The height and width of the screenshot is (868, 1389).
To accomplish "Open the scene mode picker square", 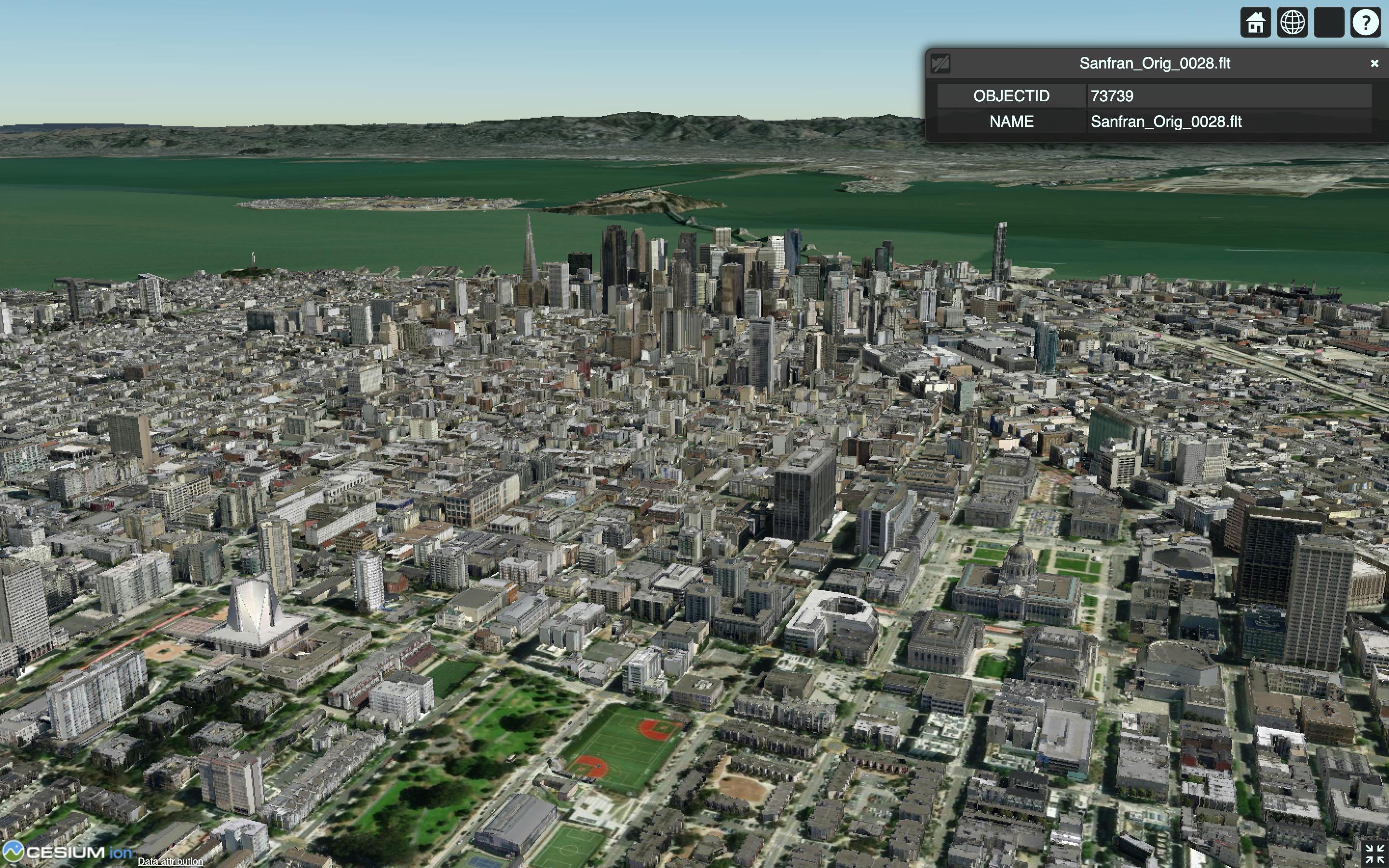I will pyautogui.click(x=1329, y=22).
